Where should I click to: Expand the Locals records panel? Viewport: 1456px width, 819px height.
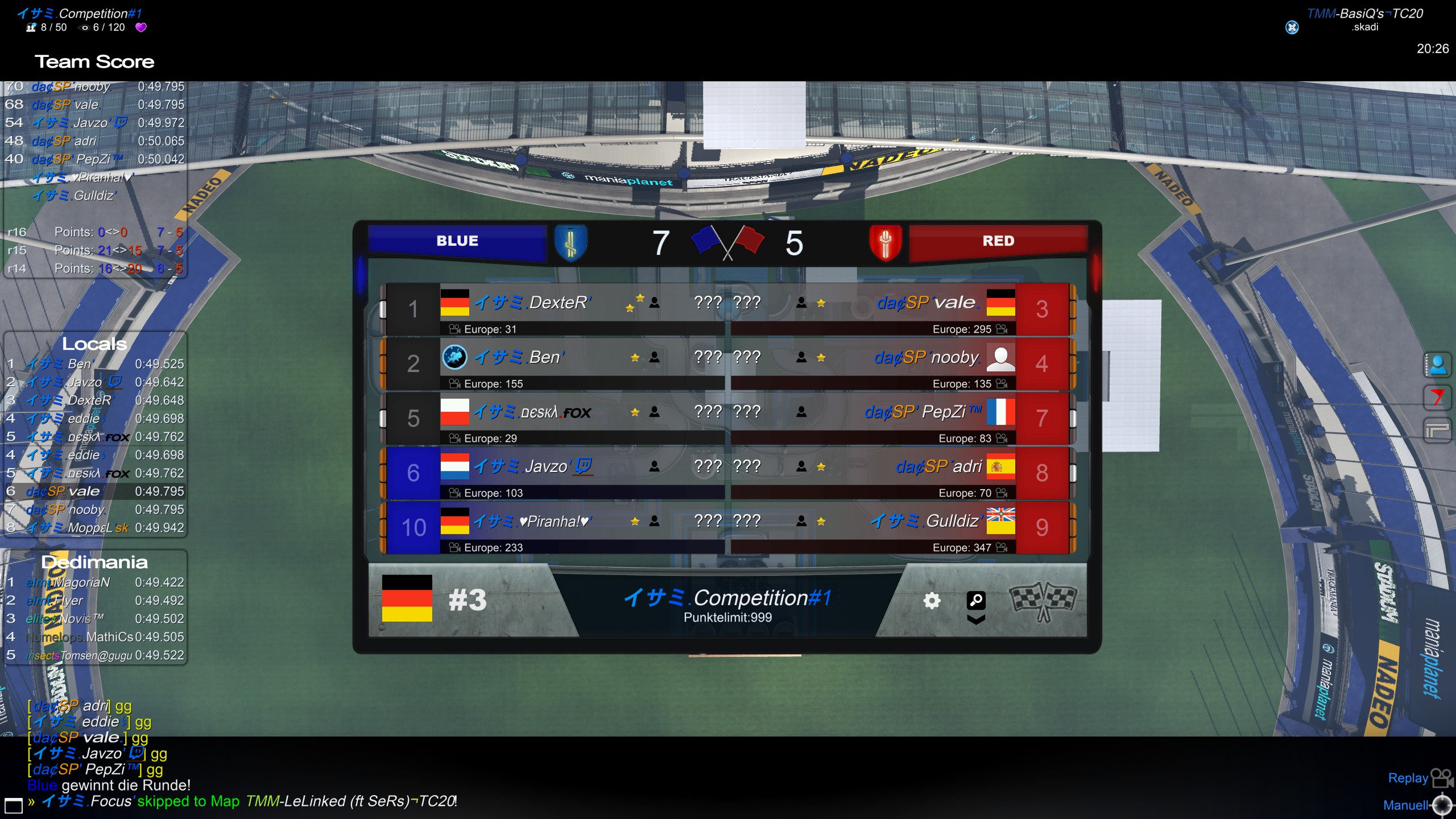click(94, 344)
